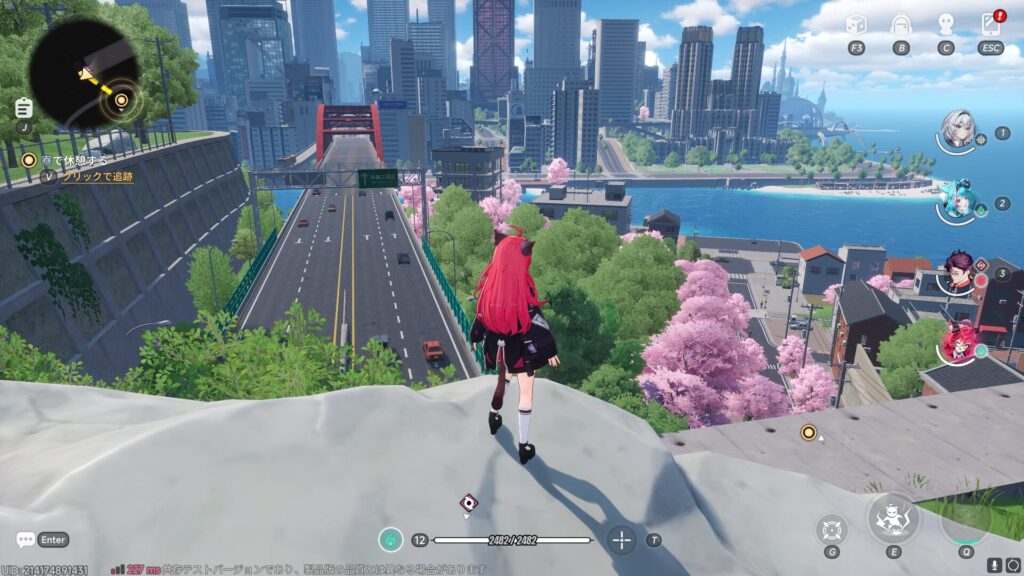The width and height of the screenshot is (1024, 576).
Task: Activate the central character skill ability
Action: (x=892, y=518)
